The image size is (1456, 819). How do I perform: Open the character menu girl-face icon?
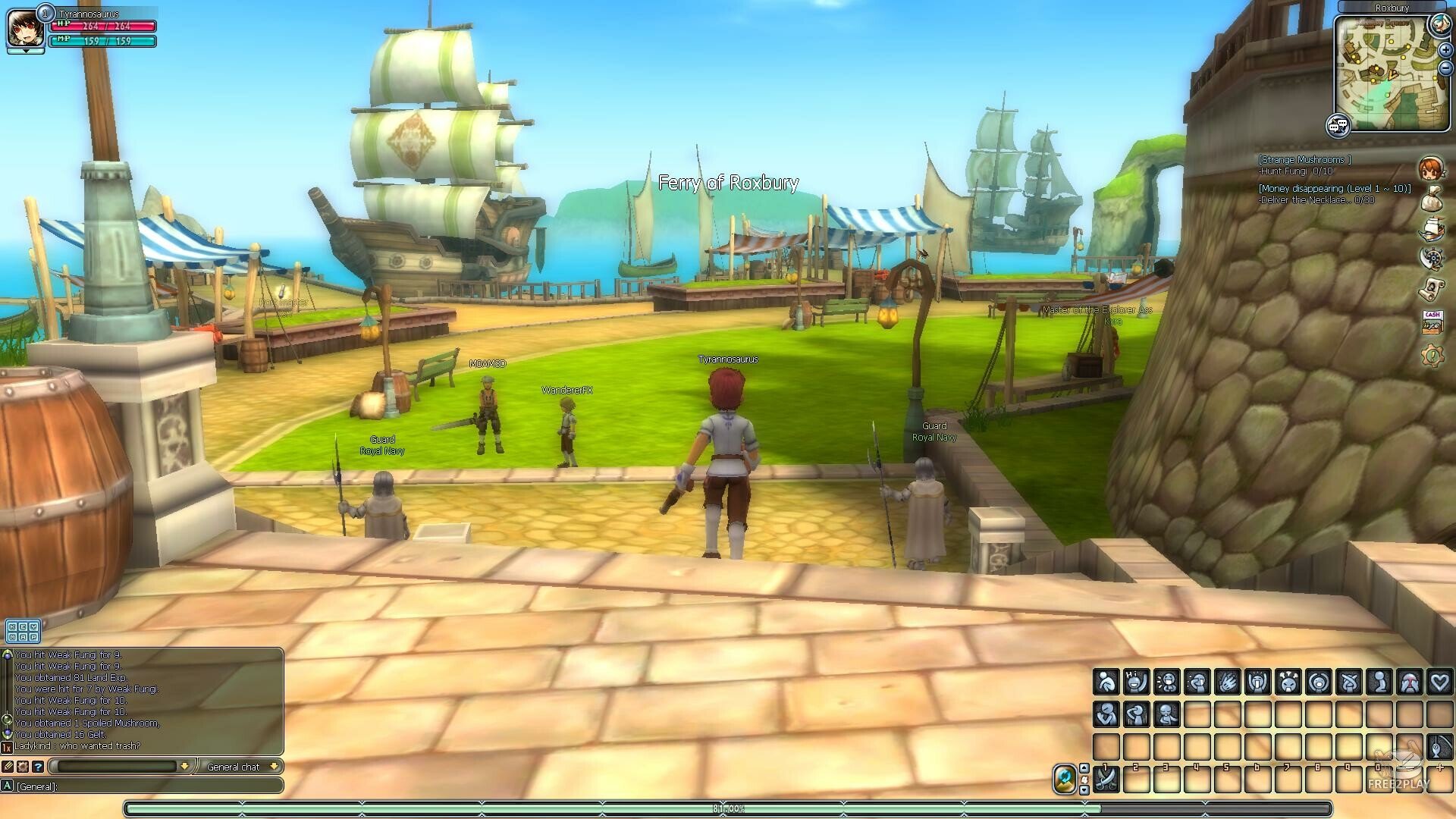click(x=1431, y=169)
